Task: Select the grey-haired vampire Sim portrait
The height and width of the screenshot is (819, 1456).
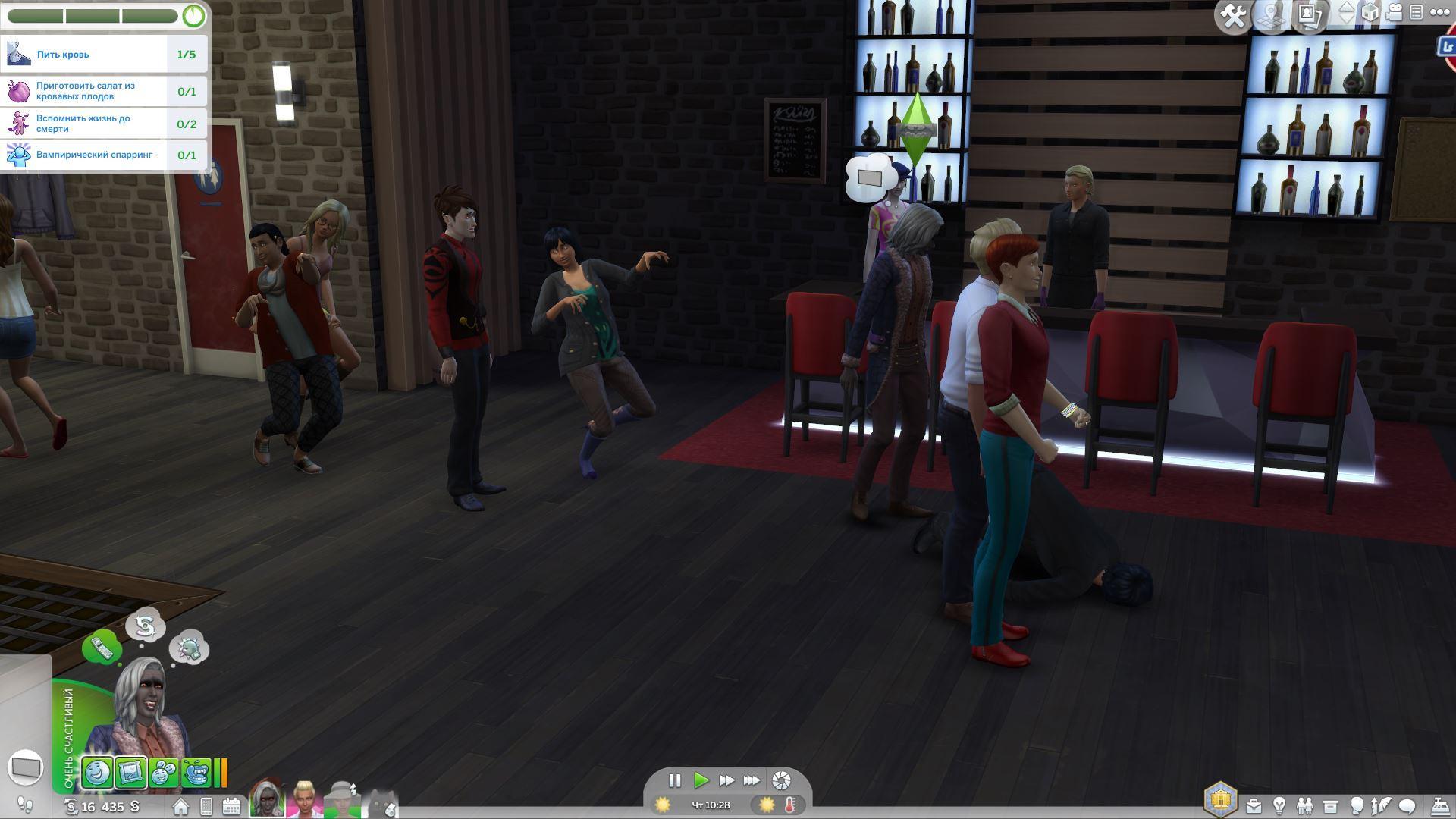Action: click(x=268, y=799)
